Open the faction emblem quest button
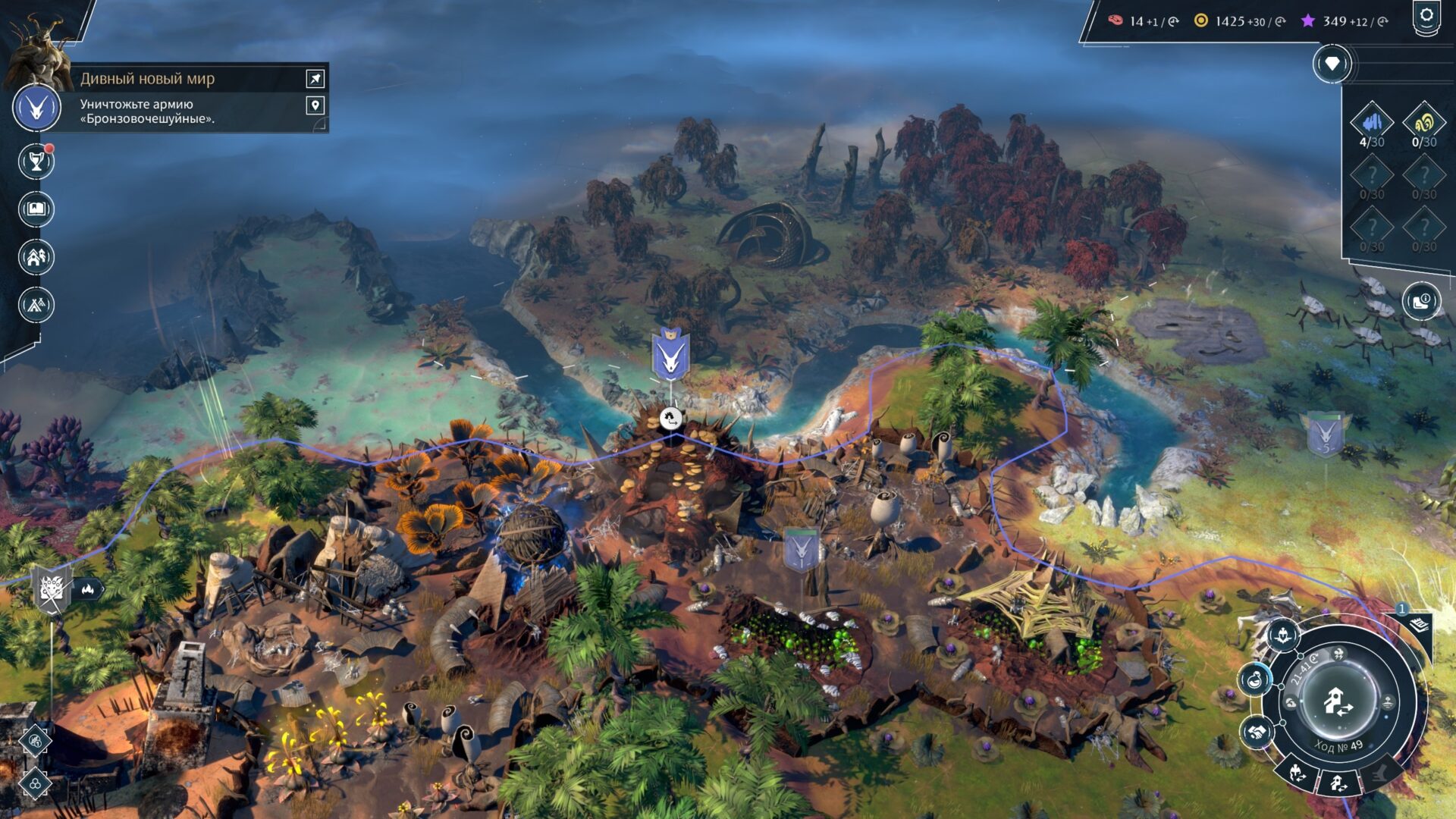Image resolution: width=1456 pixels, height=819 pixels. tap(36, 108)
